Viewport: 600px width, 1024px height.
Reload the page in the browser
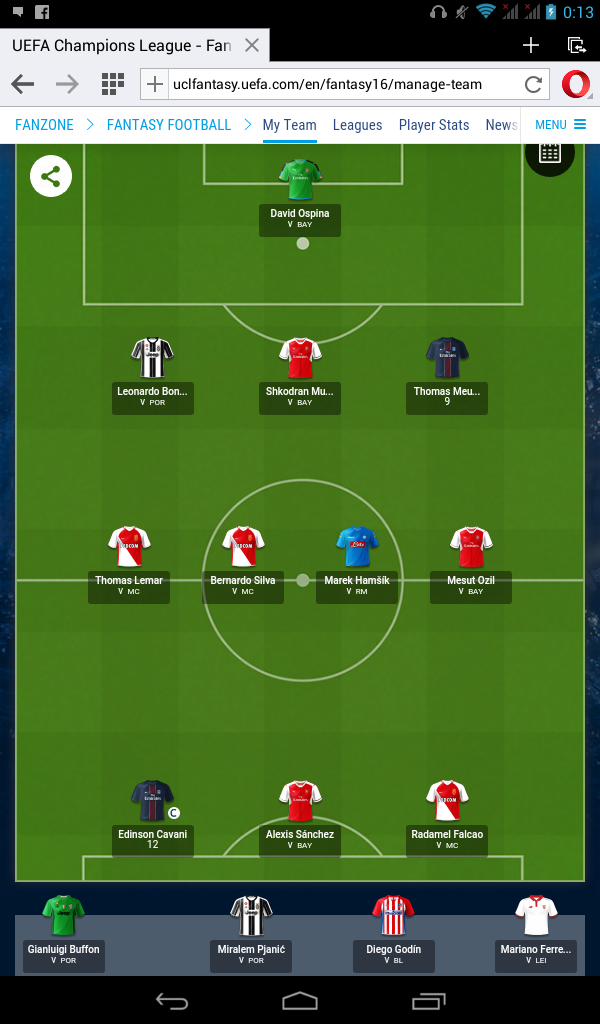click(533, 84)
